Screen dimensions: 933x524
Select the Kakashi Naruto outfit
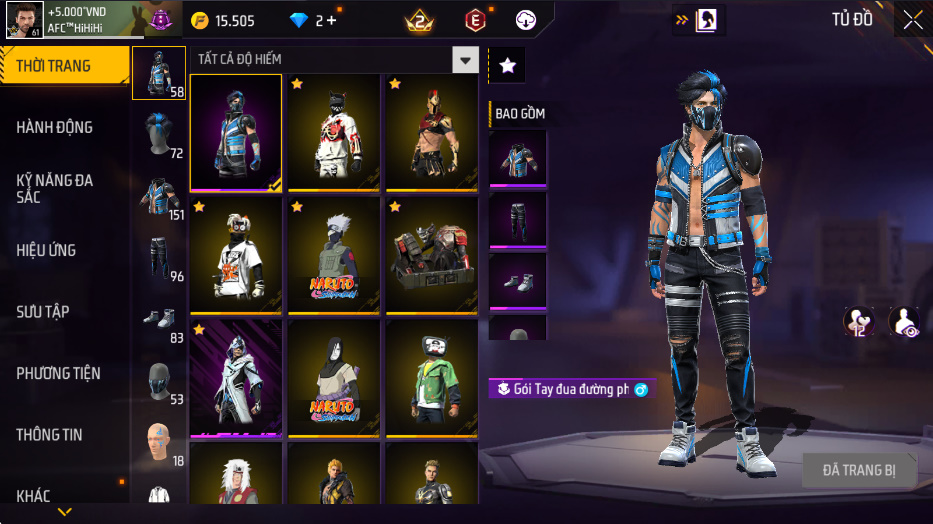(x=334, y=254)
